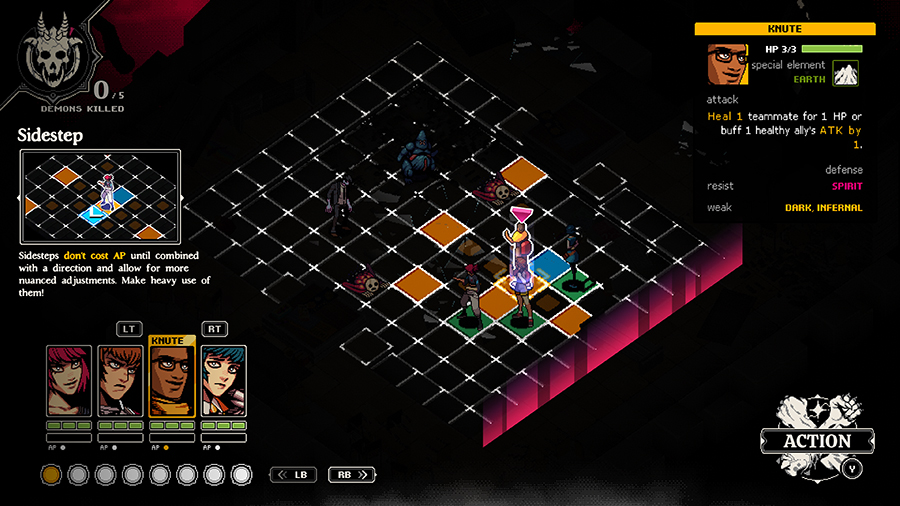900x506 pixels.
Task: View the Sidestep tutorial preview image
Action: pos(100,197)
